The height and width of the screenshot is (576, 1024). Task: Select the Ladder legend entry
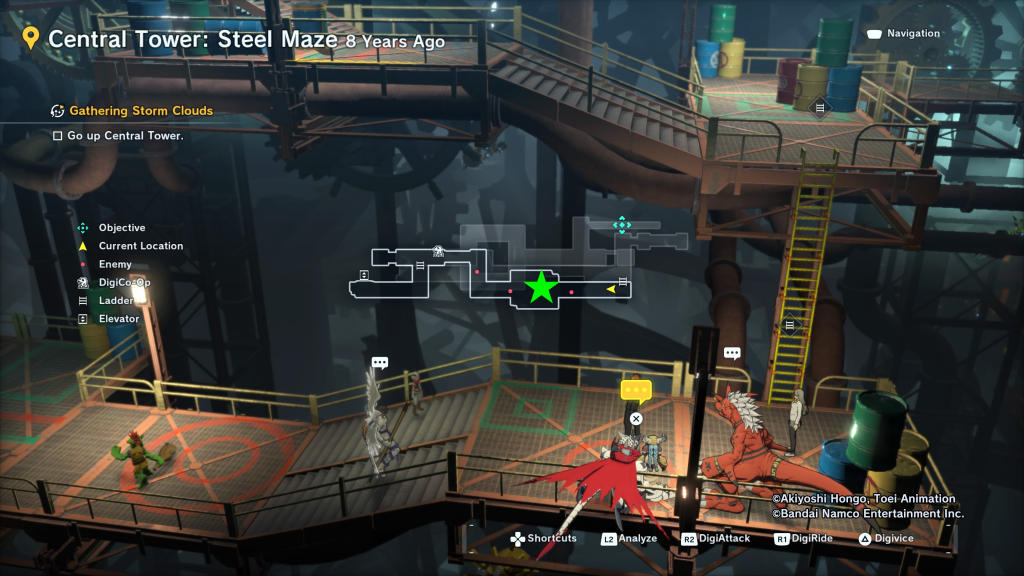[x=116, y=301]
